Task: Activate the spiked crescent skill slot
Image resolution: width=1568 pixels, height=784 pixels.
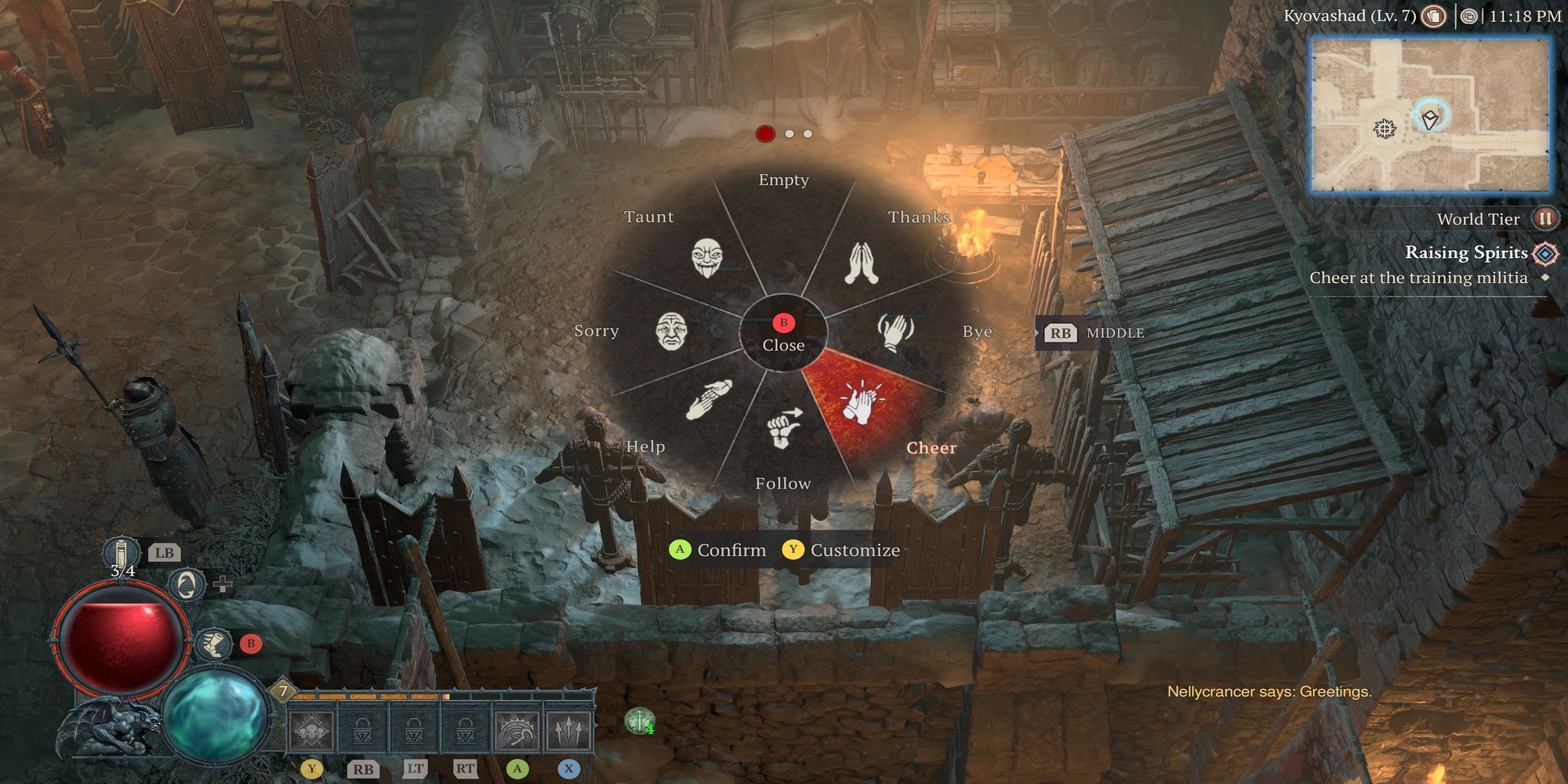Action: 517,731
